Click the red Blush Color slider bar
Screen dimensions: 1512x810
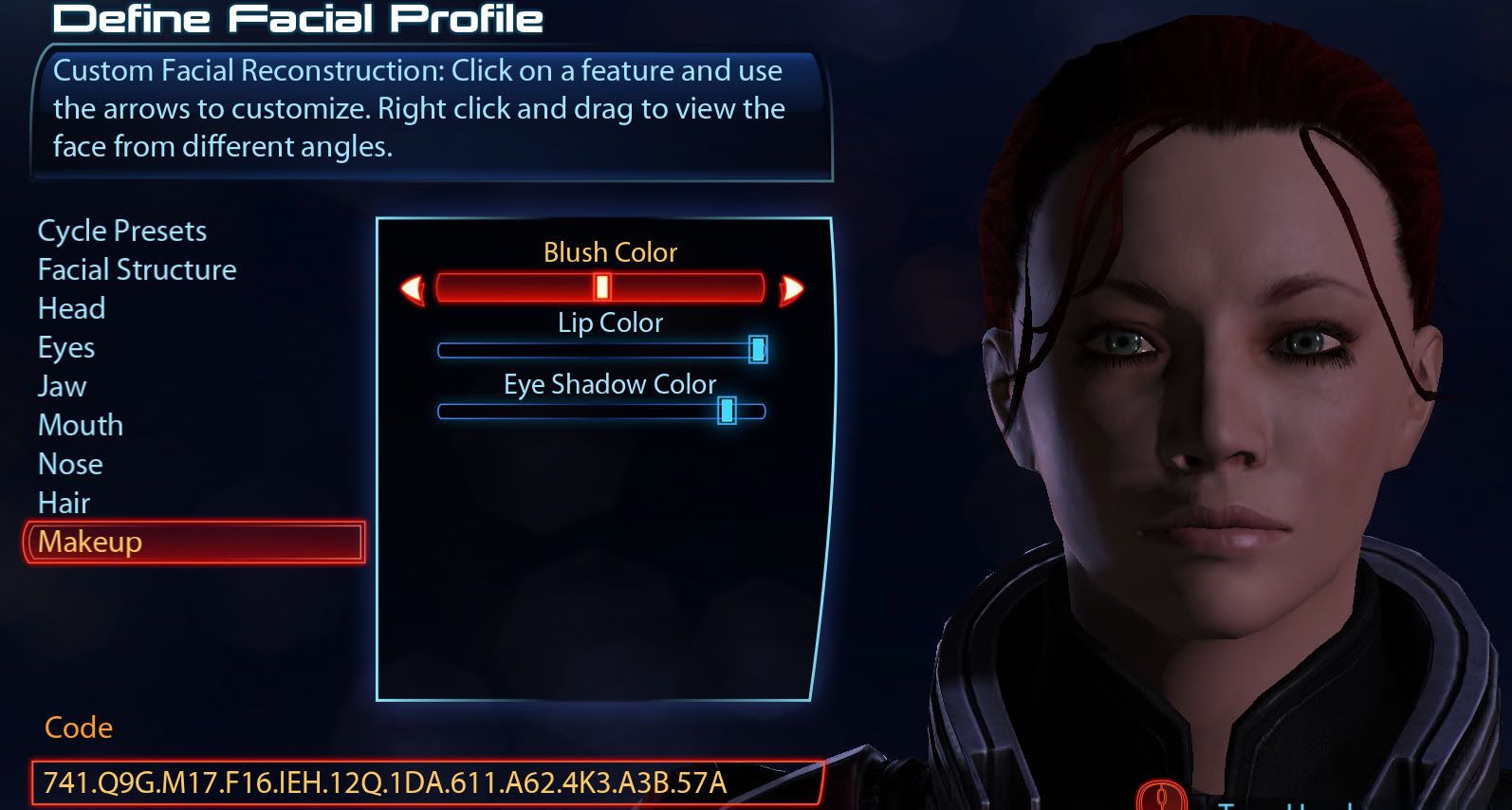click(599, 287)
